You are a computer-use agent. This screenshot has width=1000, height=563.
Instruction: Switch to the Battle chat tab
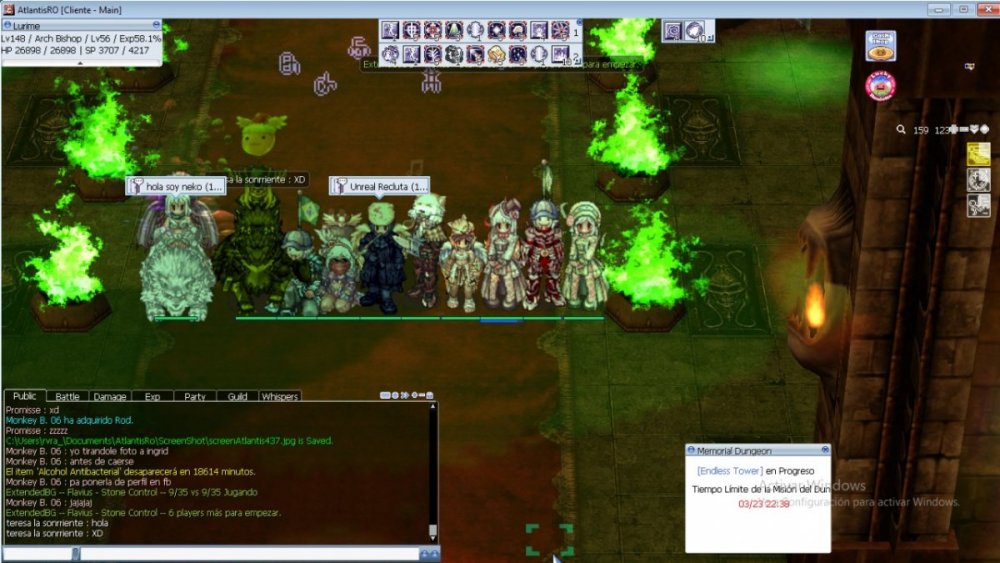[x=67, y=397]
